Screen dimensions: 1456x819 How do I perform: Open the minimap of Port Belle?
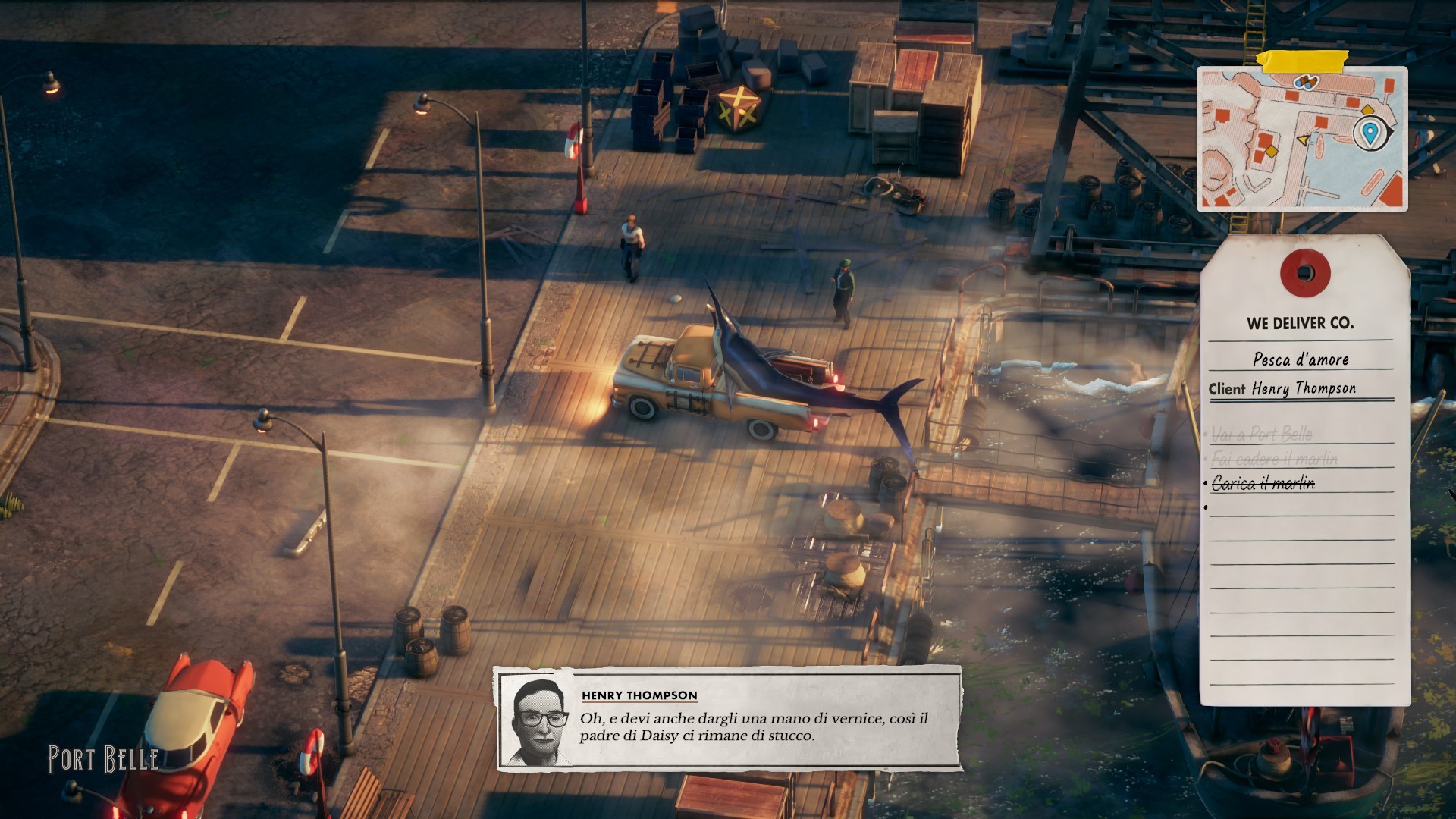click(x=1301, y=140)
